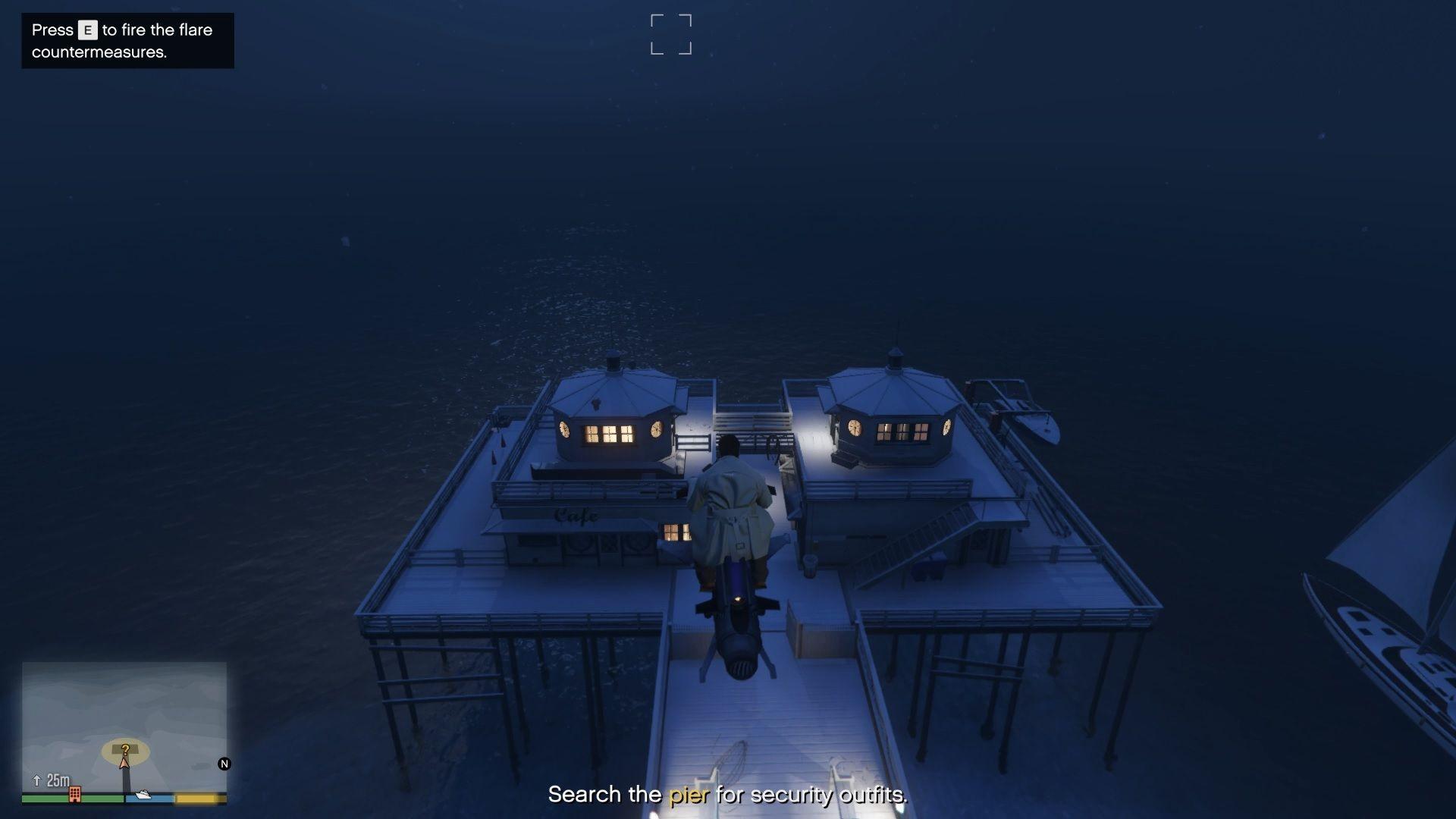Click the up arrow altitude indicator
1456x819 pixels.
click(x=36, y=780)
